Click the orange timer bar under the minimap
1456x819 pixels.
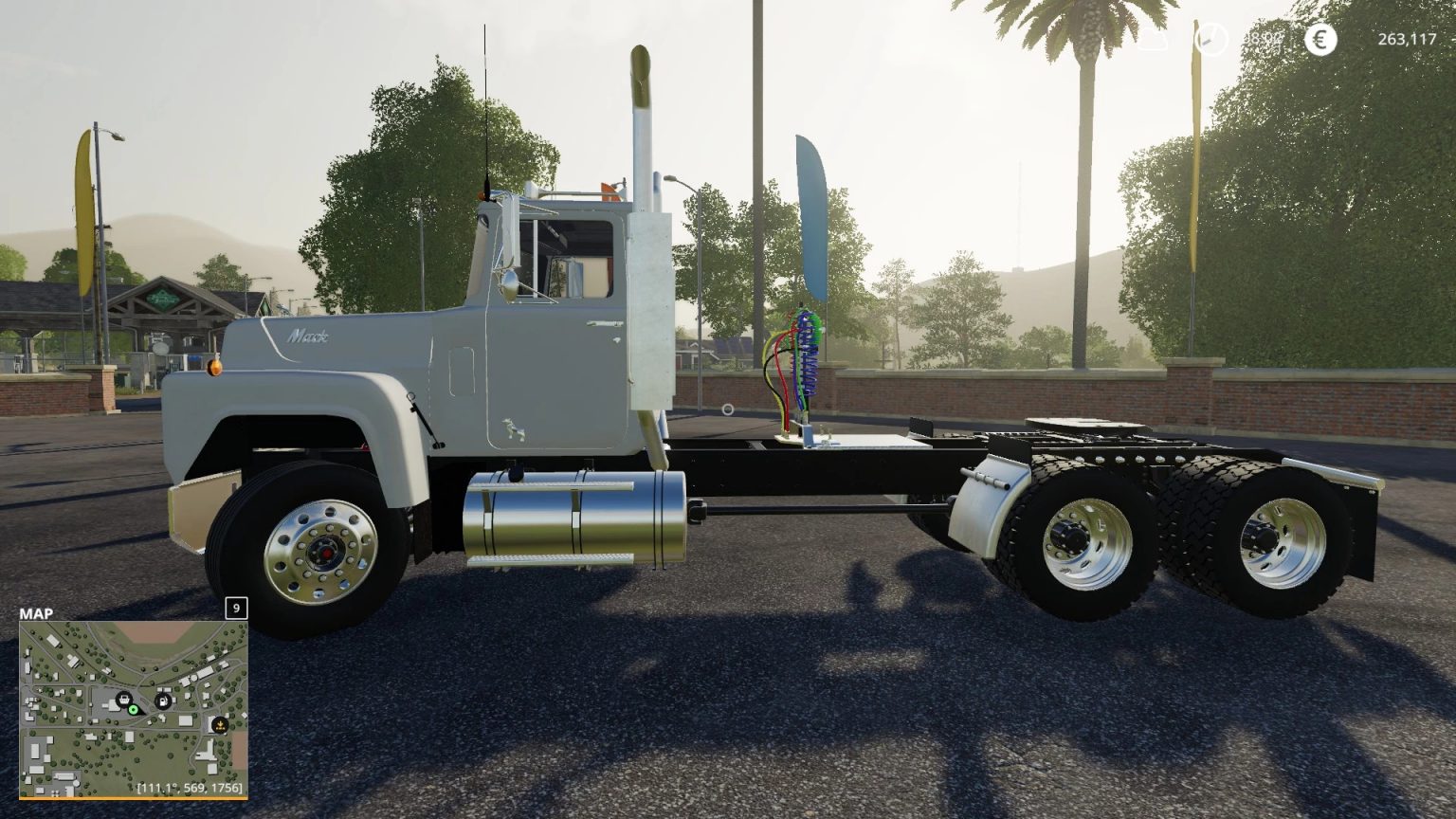(133, 797)
